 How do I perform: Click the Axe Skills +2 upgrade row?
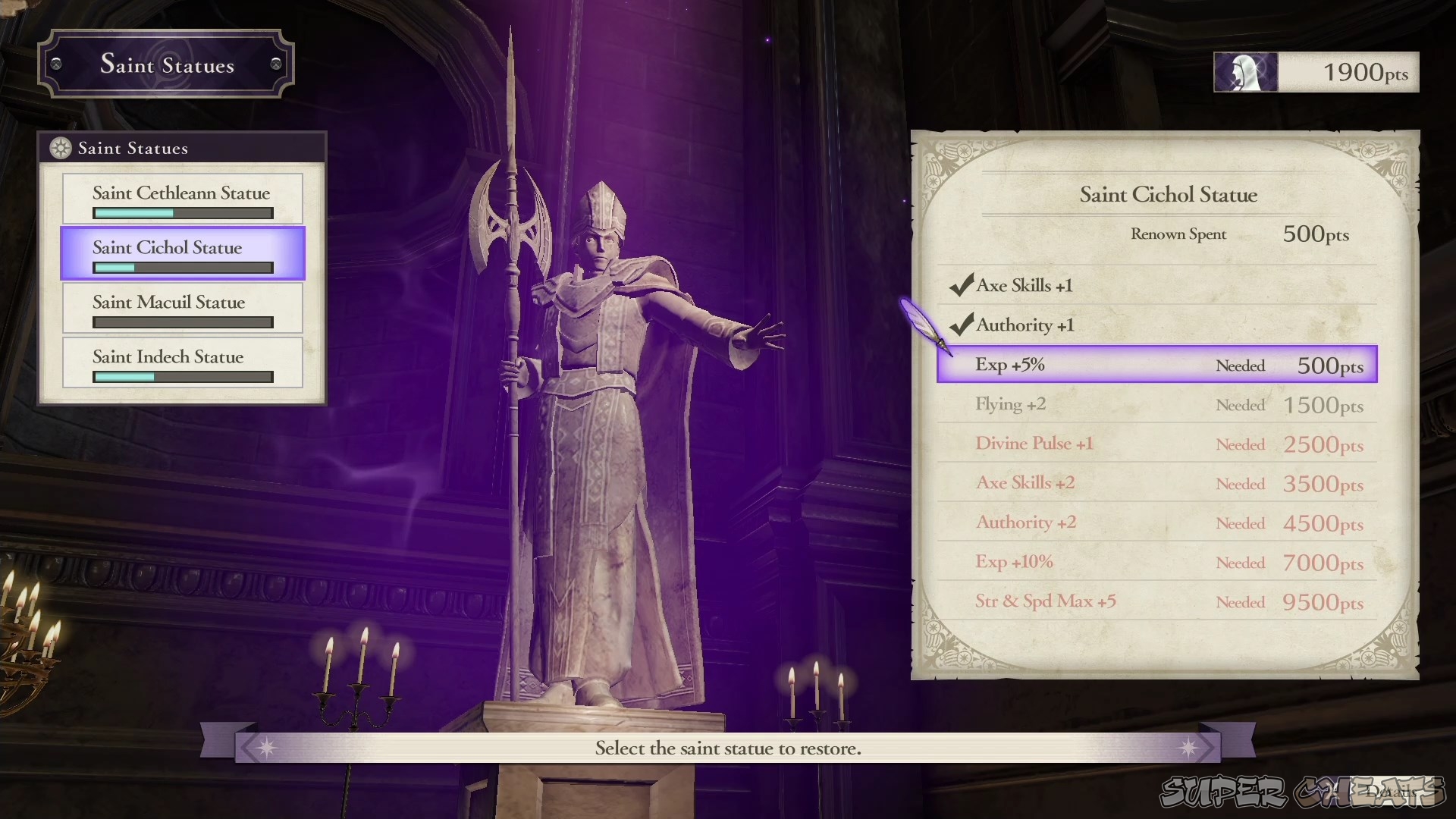pos(1156,483)
